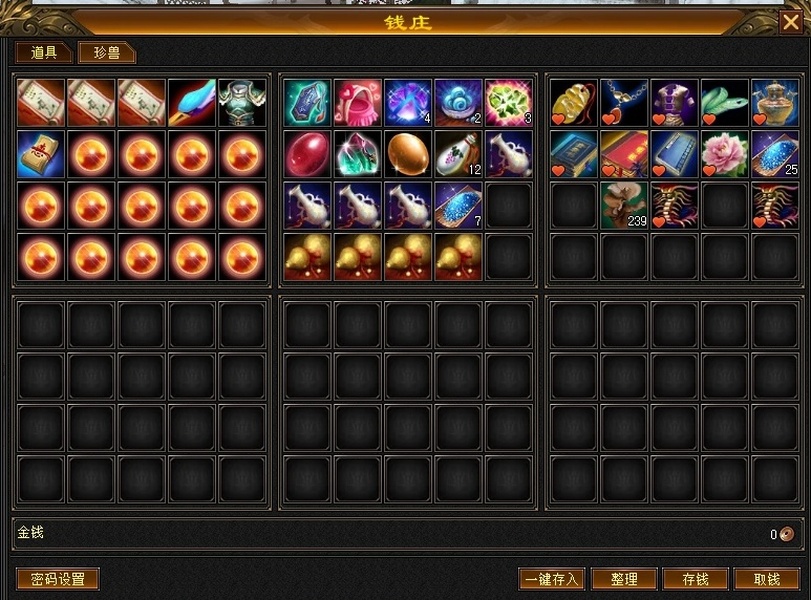This screenshot has width=811, height=600.
Task: Open 密码设置 password settings
Action: pos(58,579)
